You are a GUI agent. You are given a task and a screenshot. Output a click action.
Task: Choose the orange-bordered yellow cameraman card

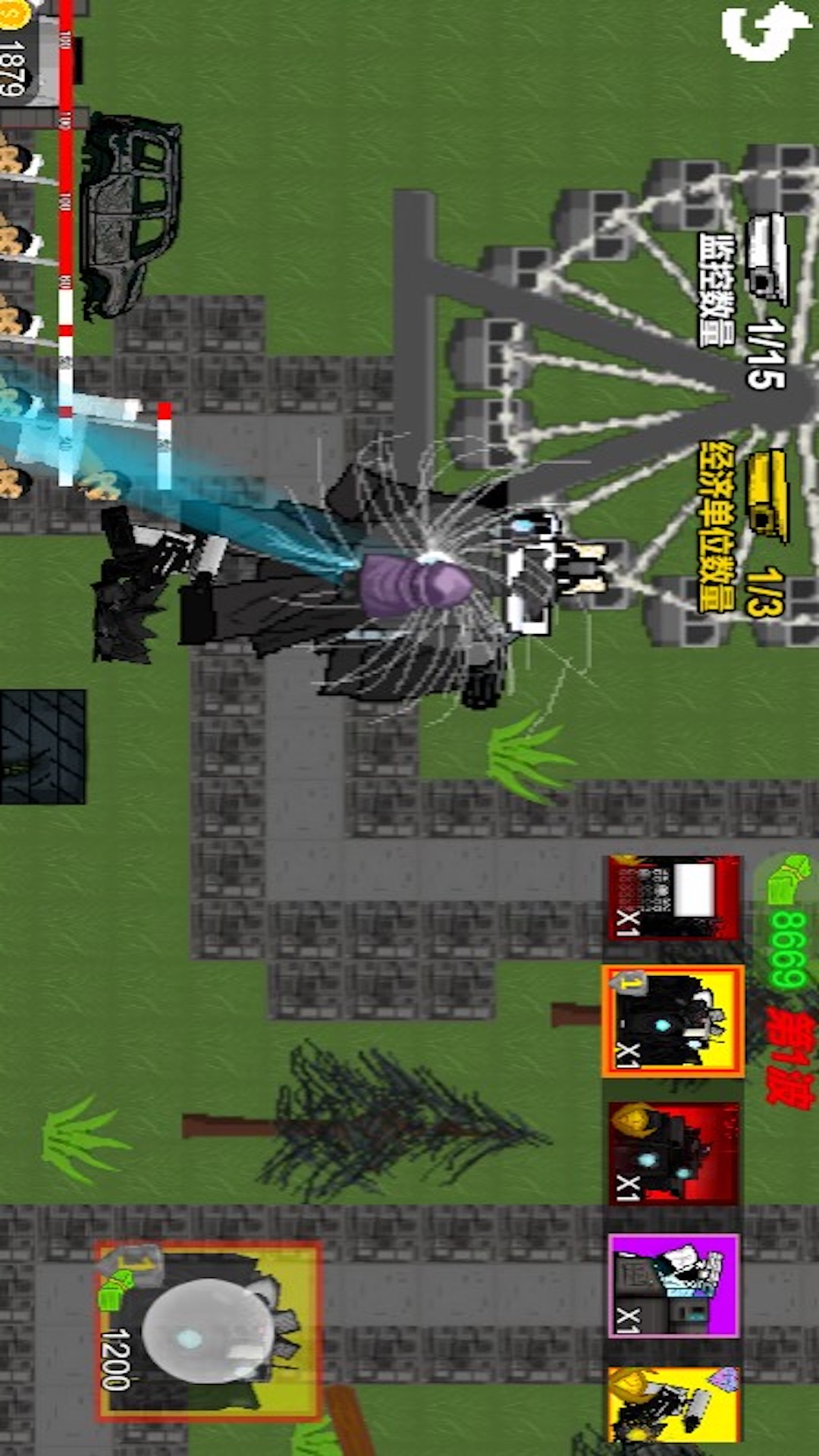click(673, 1021)
